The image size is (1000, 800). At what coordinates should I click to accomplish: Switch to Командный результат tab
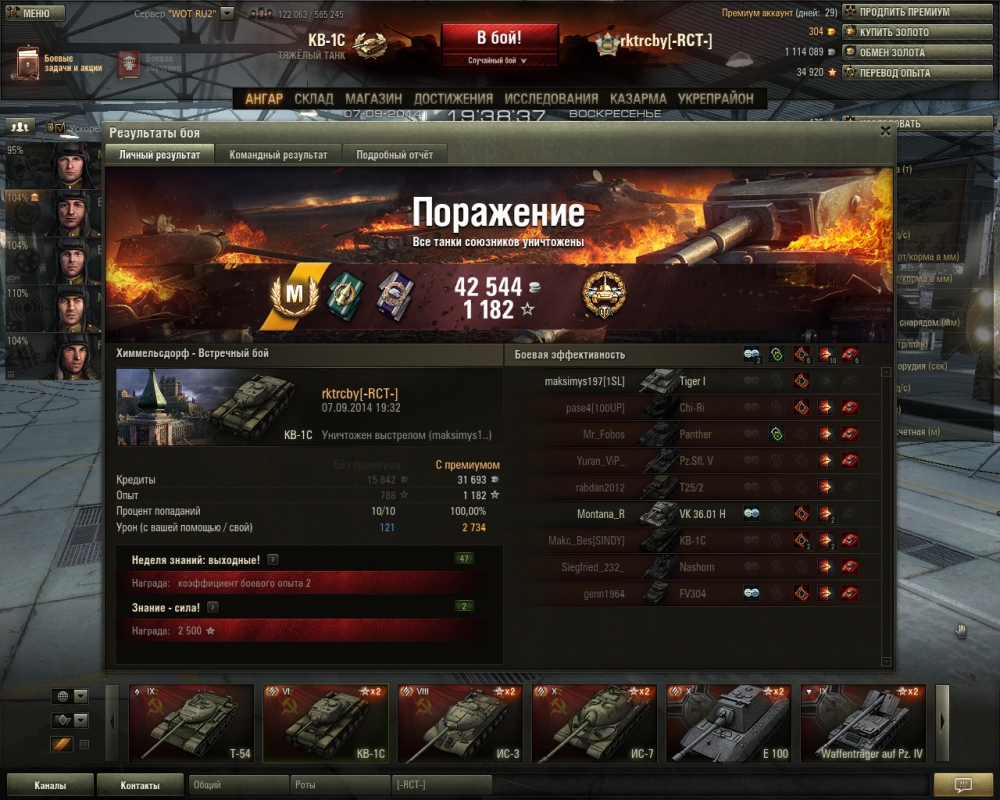pyautogui.click(x=278, y=155)
